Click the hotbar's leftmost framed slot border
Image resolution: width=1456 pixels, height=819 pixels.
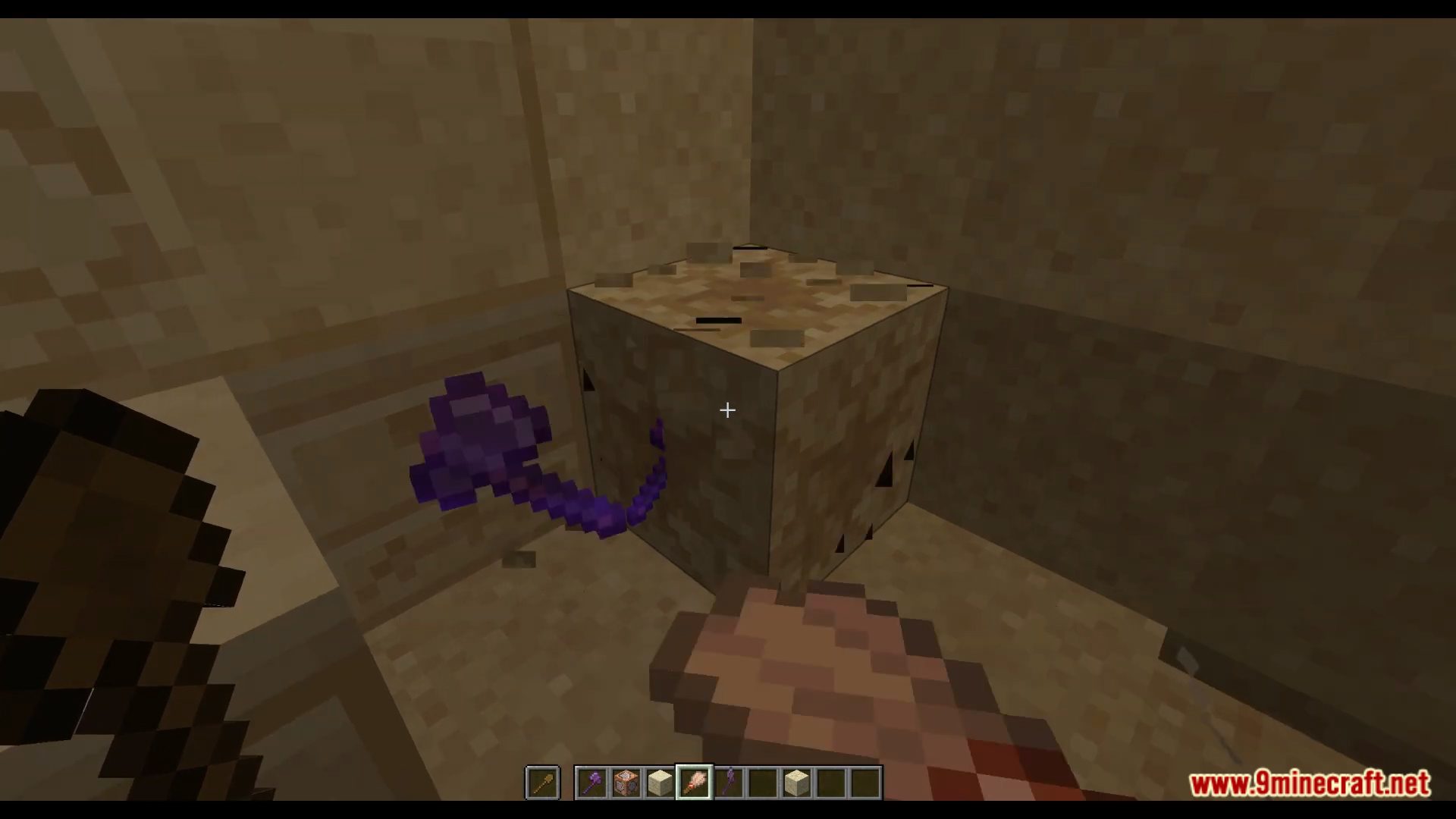pos(526,782)
